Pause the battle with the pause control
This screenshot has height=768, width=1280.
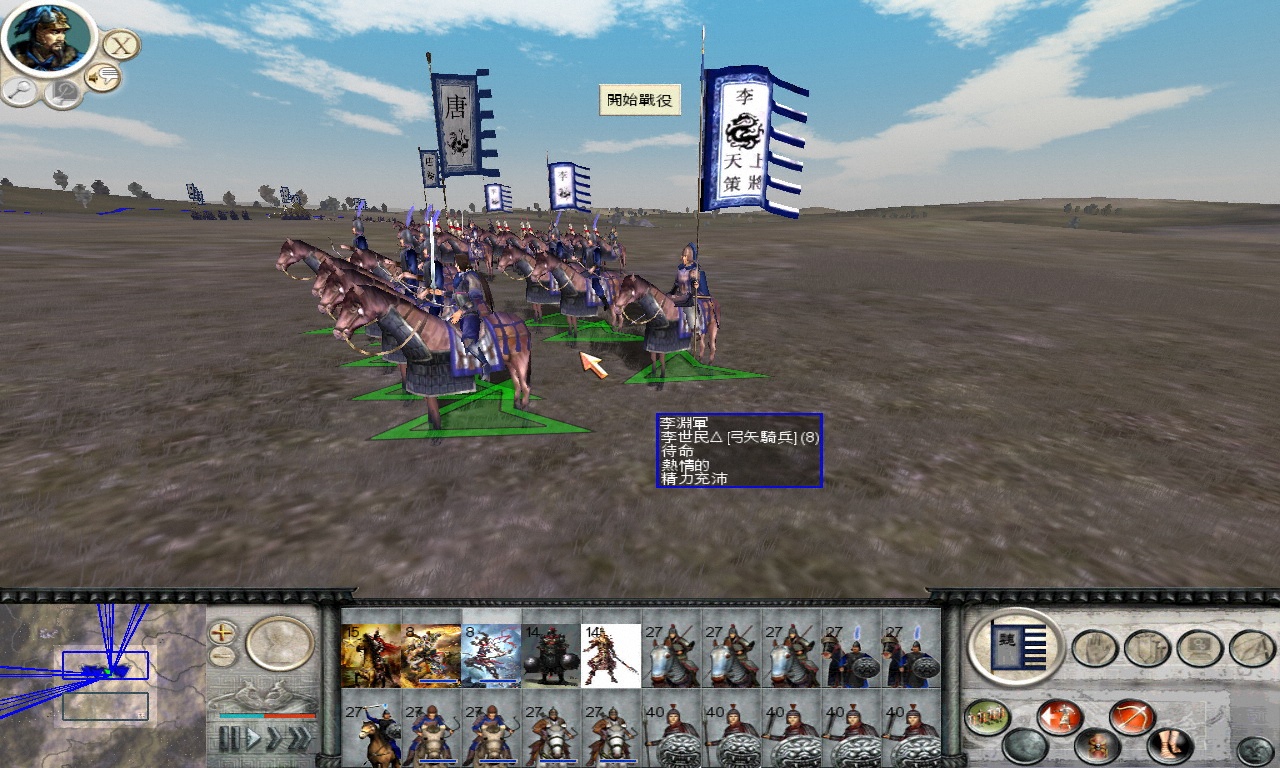(x=229, y=736)
